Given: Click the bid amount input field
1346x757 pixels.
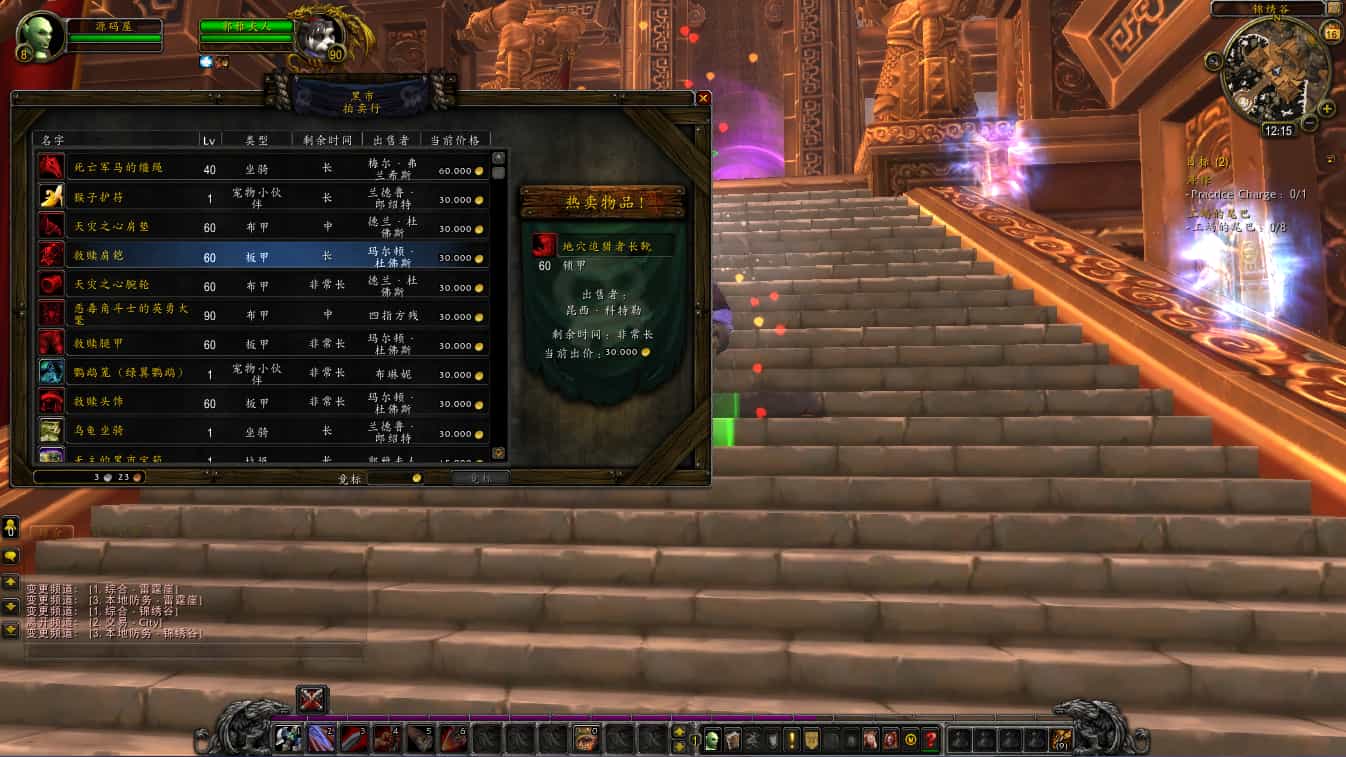Looking at the screenshot, I should (395, 478).
